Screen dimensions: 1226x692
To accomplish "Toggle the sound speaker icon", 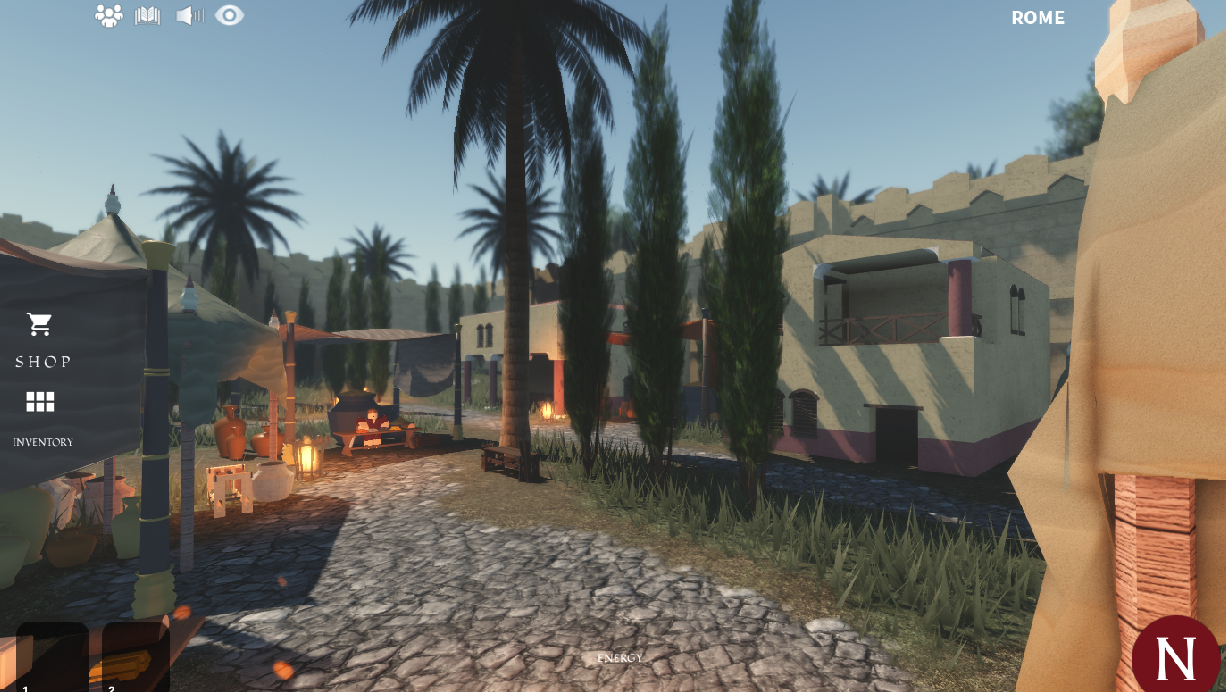I will pyautogui.click(x=189, y=16).
